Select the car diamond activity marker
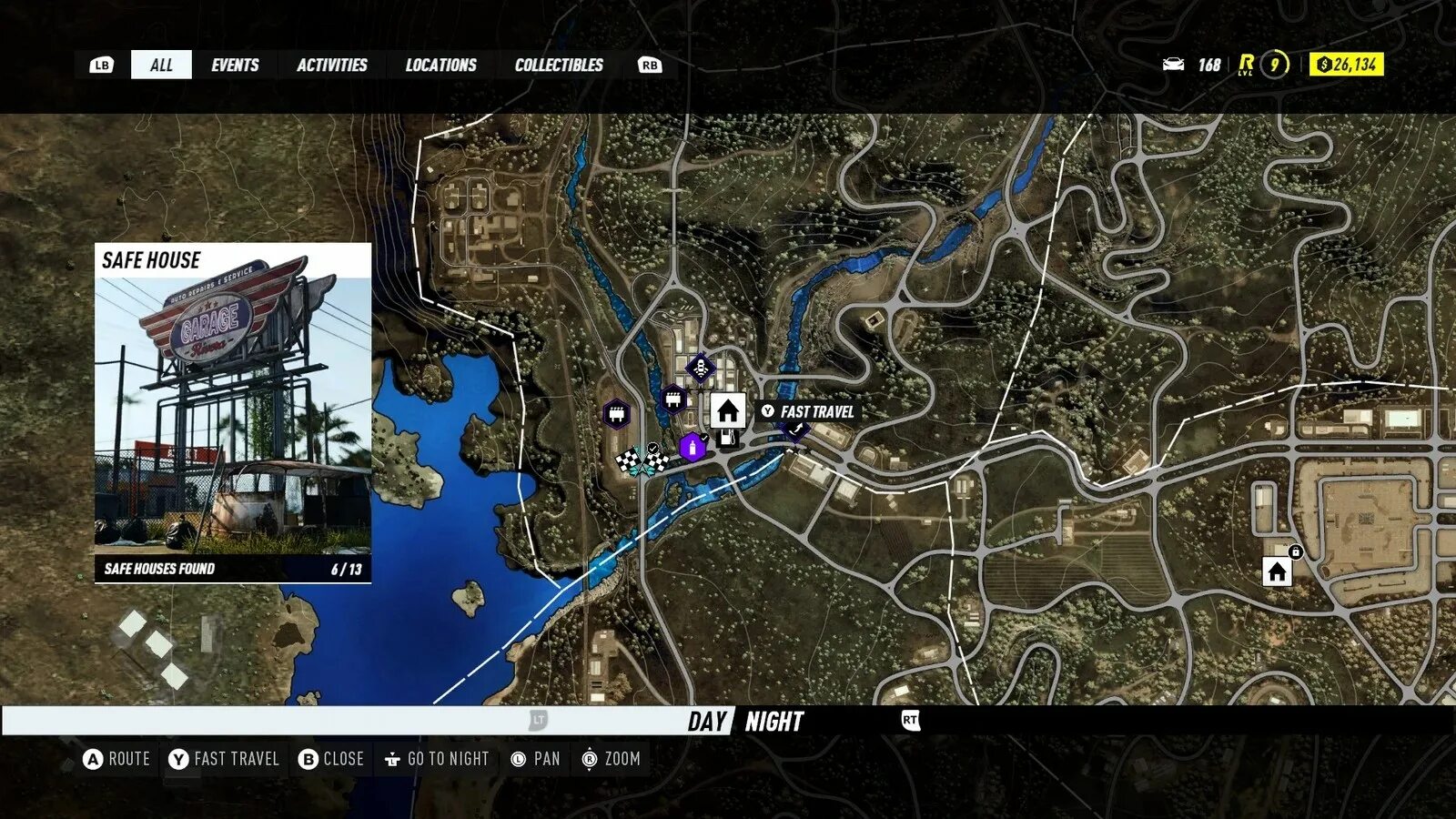The height and width of the screenshot is (819, 1456). point(701,369)
